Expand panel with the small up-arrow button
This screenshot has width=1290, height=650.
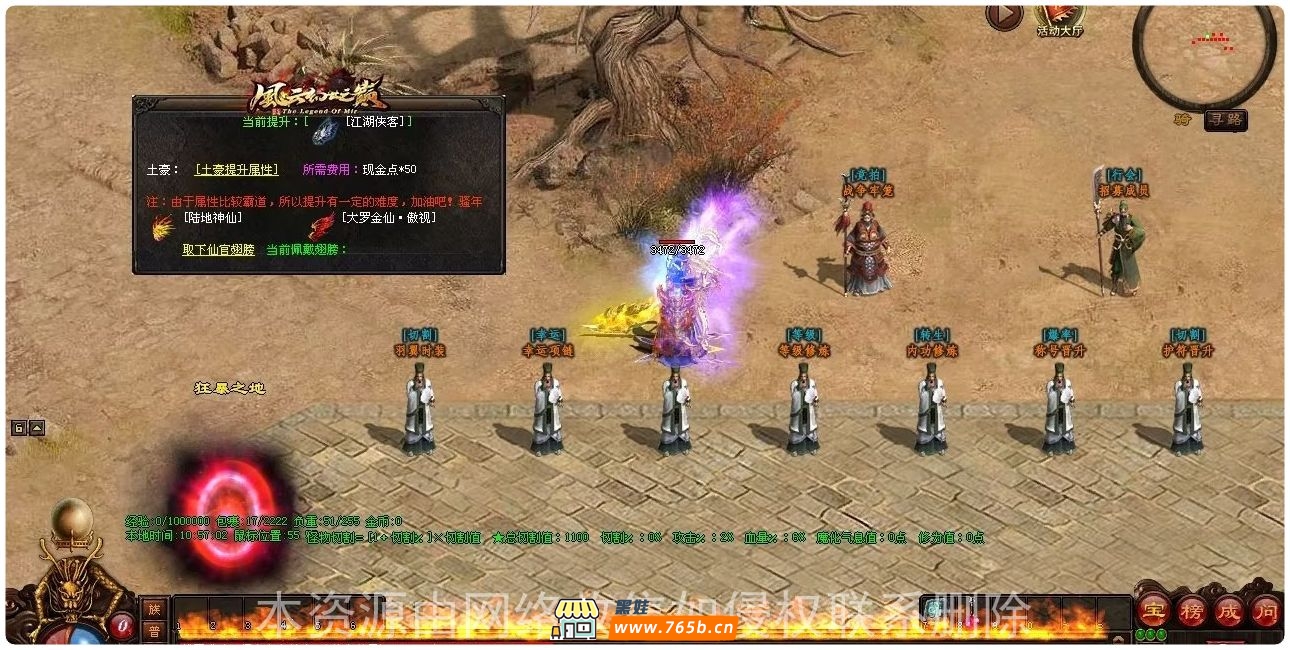coord(37,428)
